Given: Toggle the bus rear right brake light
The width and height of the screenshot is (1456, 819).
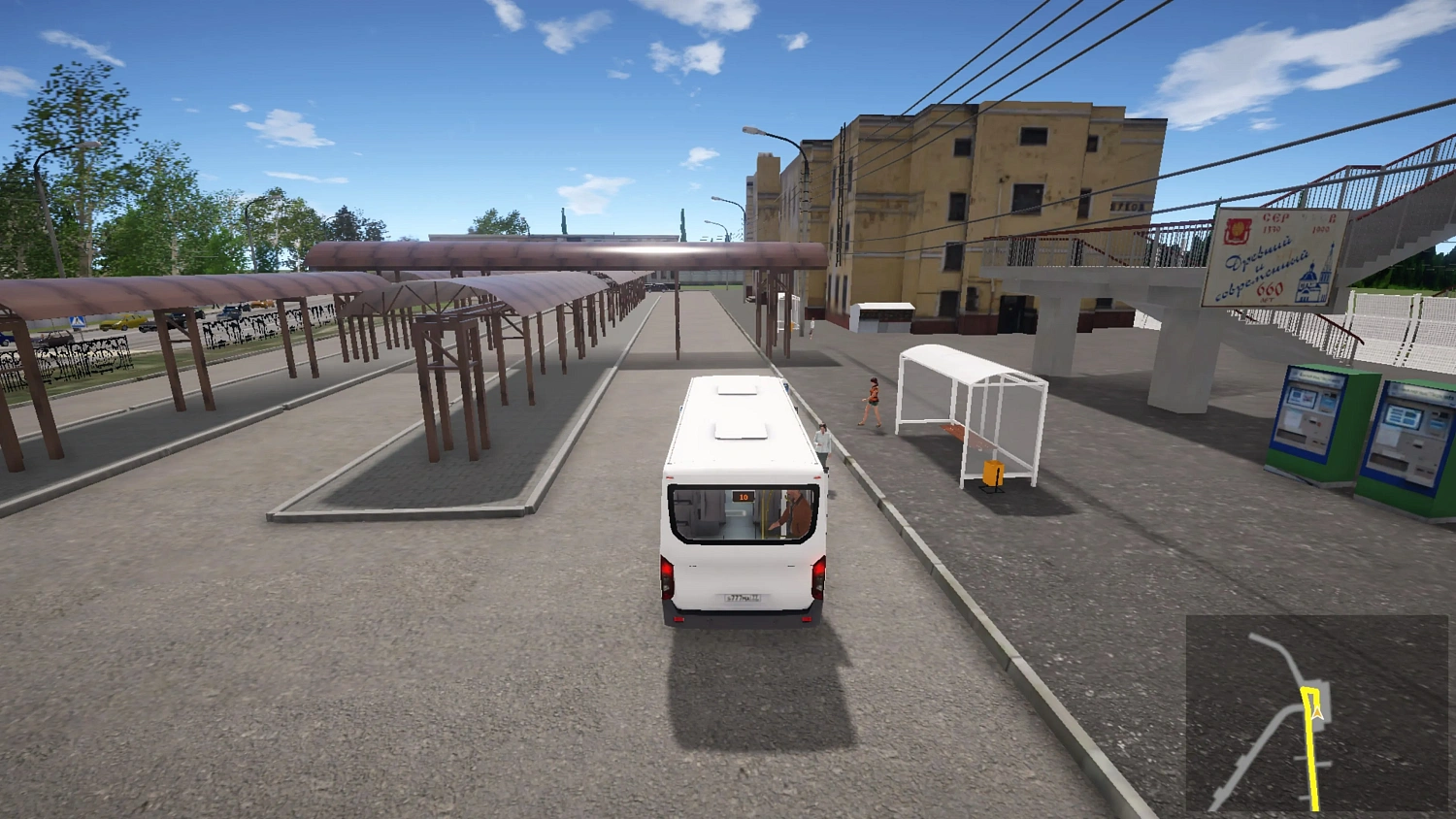Looking at the screenshot, I should coord(821,571).
